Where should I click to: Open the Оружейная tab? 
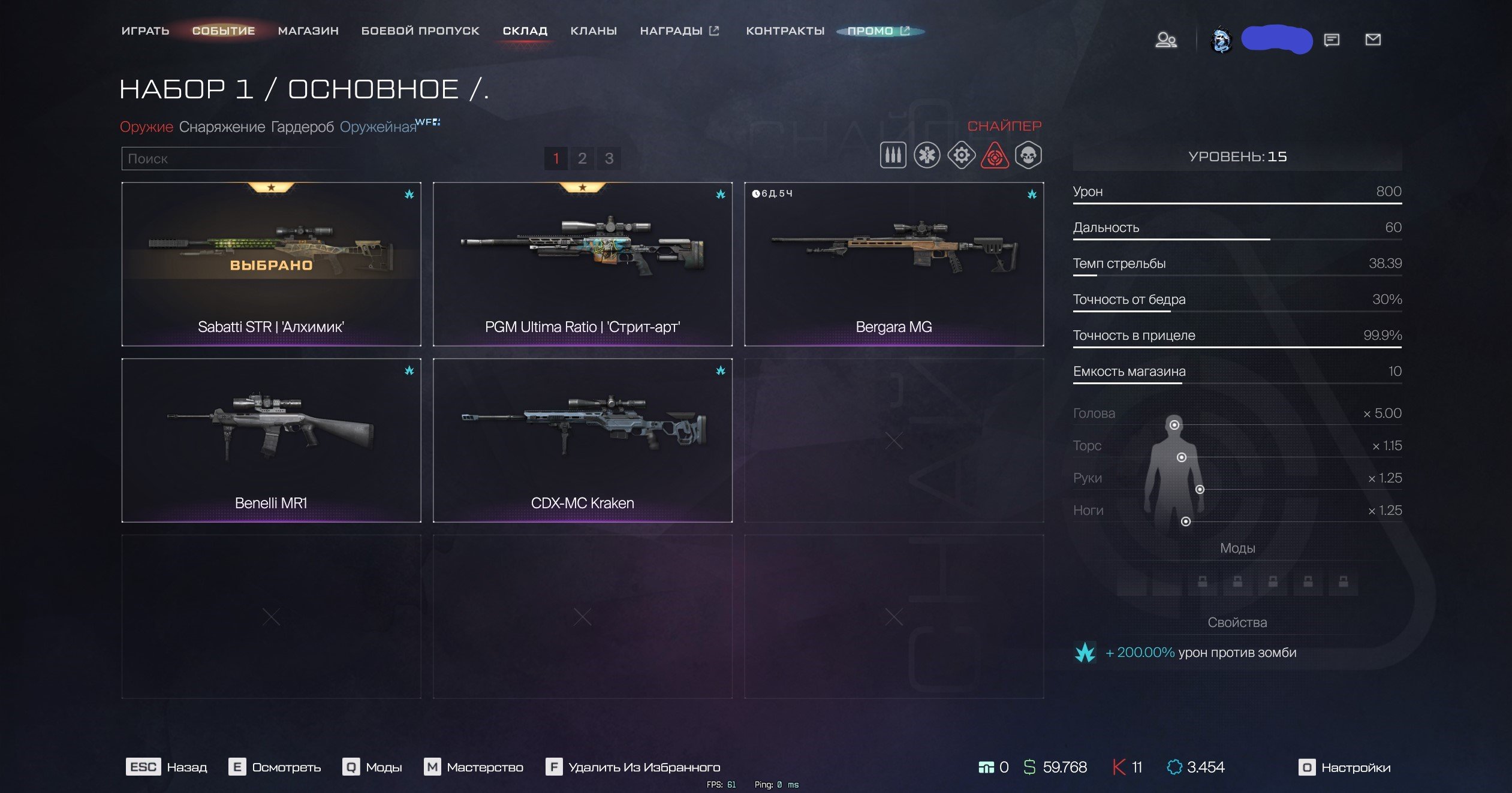pyautogui.click(x=378, y=127)
